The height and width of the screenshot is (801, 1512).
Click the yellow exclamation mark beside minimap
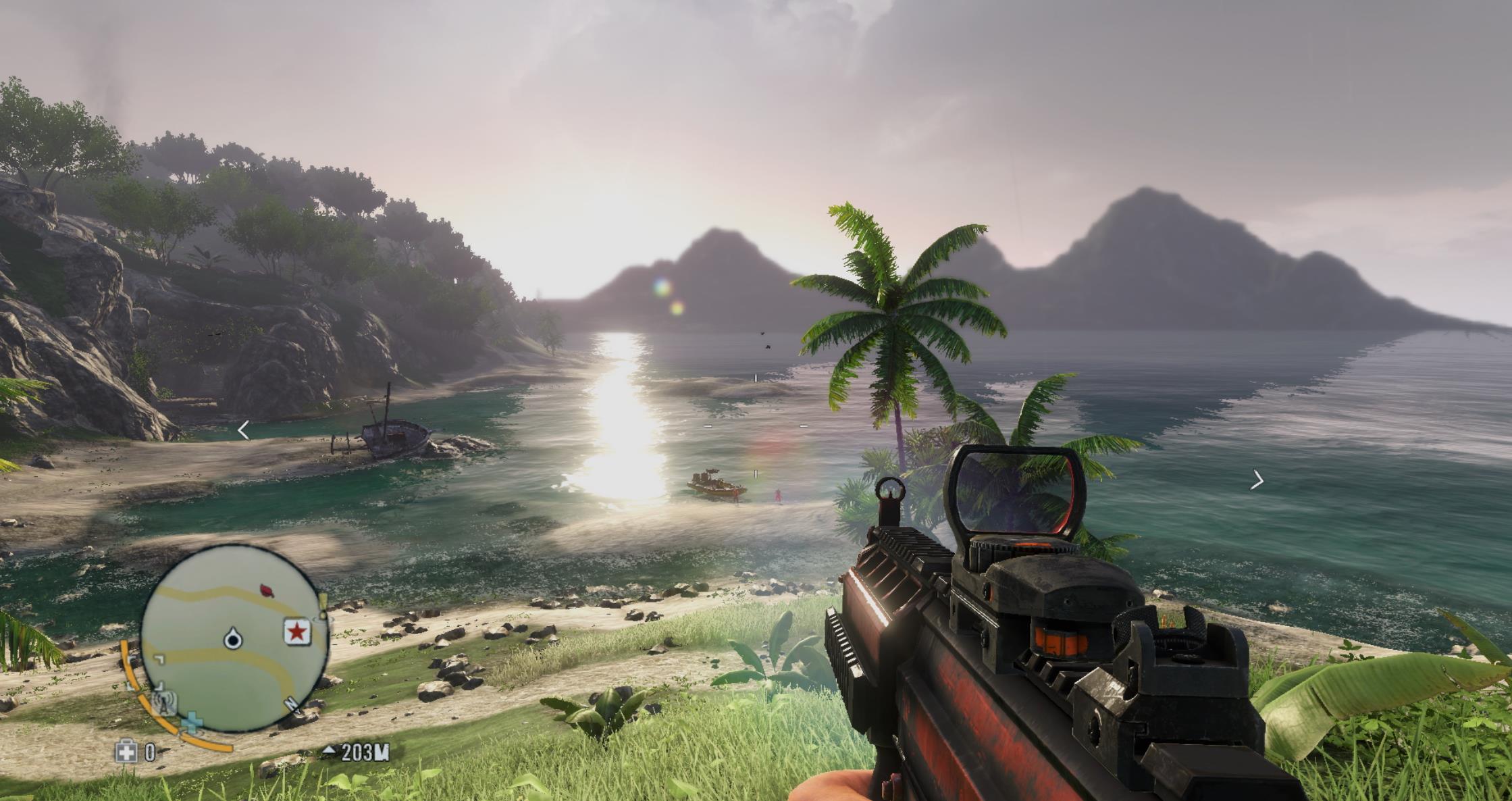323,606
